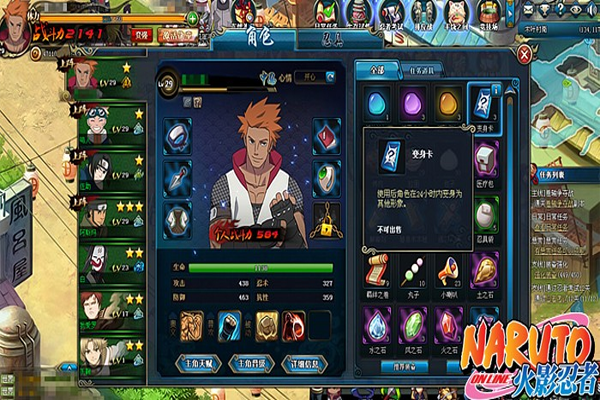Choose the purple egg-shaped inventory item
Screen dimensions: 600x400
pyautogui.click(x=413, y=103)
